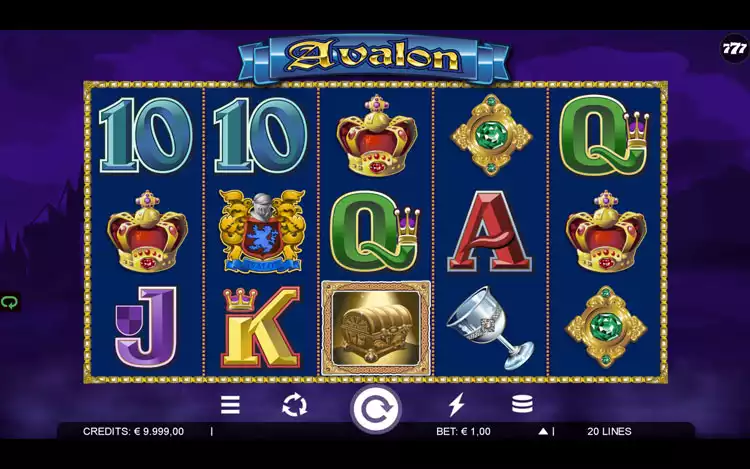Toggle turbo mode with the lightning bolt
This screenshot has height=469, width=750.
pyautogui.click(x=456, y=405)
